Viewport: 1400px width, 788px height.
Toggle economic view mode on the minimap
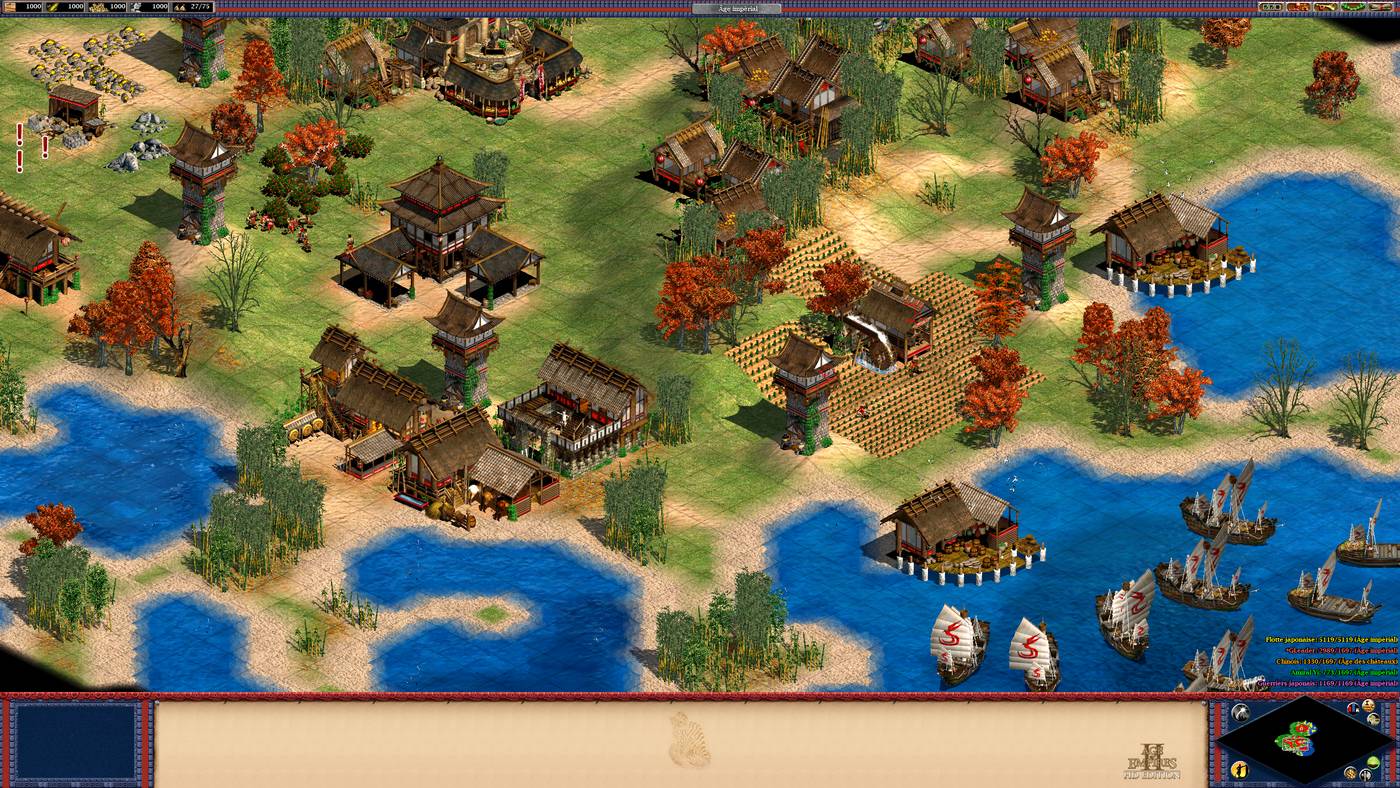coord(1350,773)
